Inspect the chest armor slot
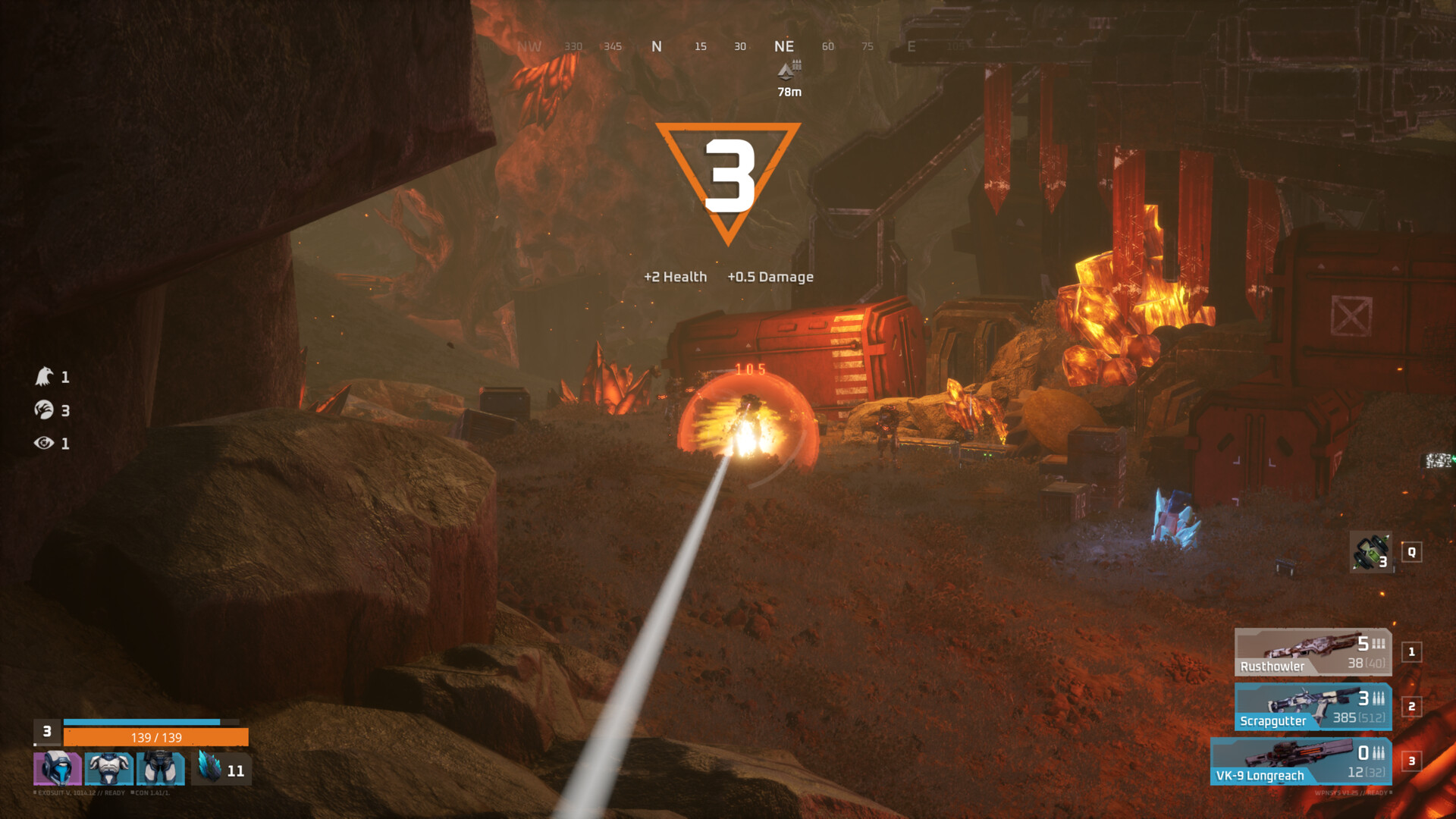Screen dimensions: 1456x819 [108, 768]
